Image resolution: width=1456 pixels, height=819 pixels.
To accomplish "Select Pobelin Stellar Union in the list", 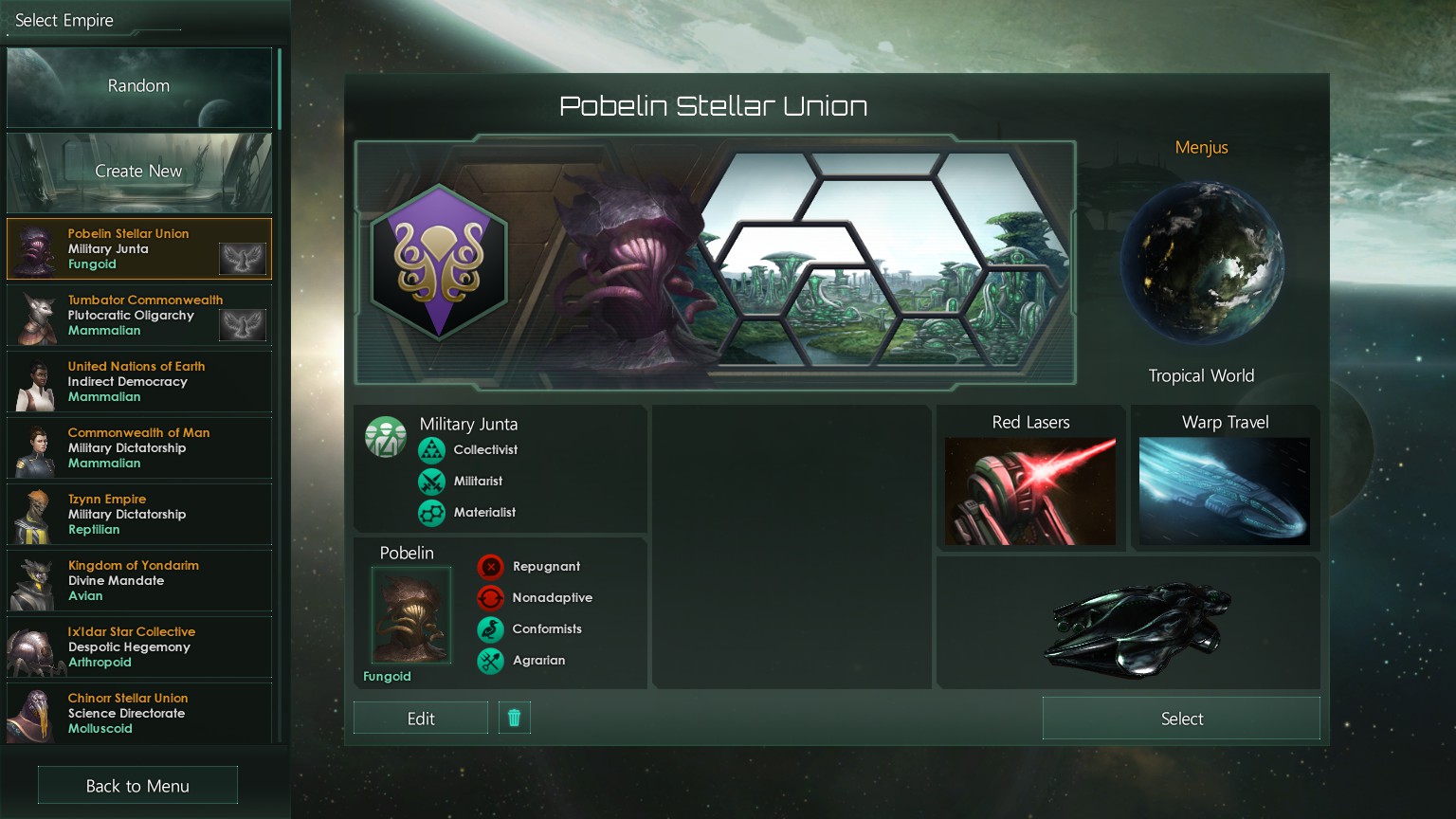I will (138, 249).
